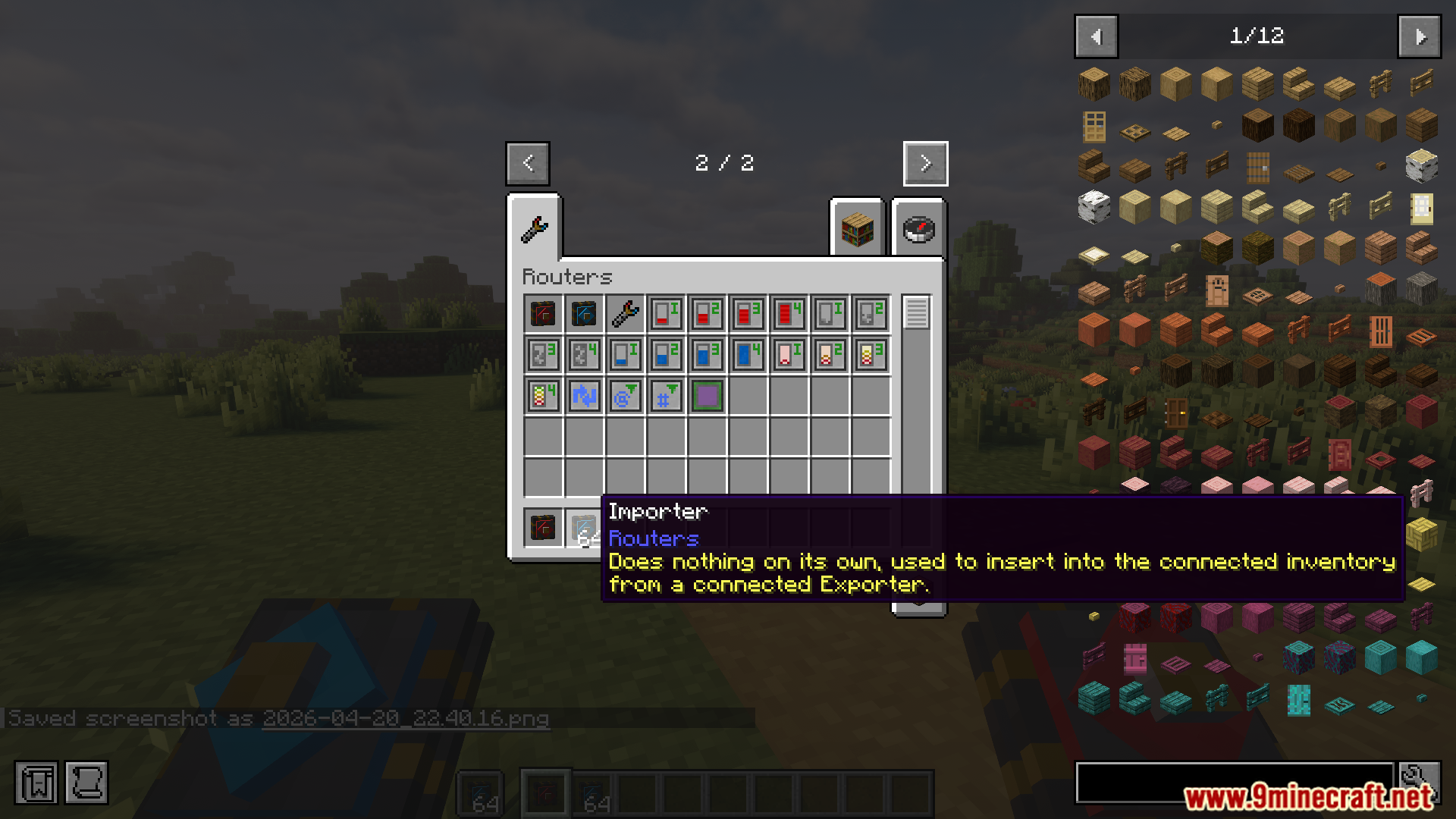Select the # tag filter module
Screen dimensions: 1456x819
[x=665, y=395]
